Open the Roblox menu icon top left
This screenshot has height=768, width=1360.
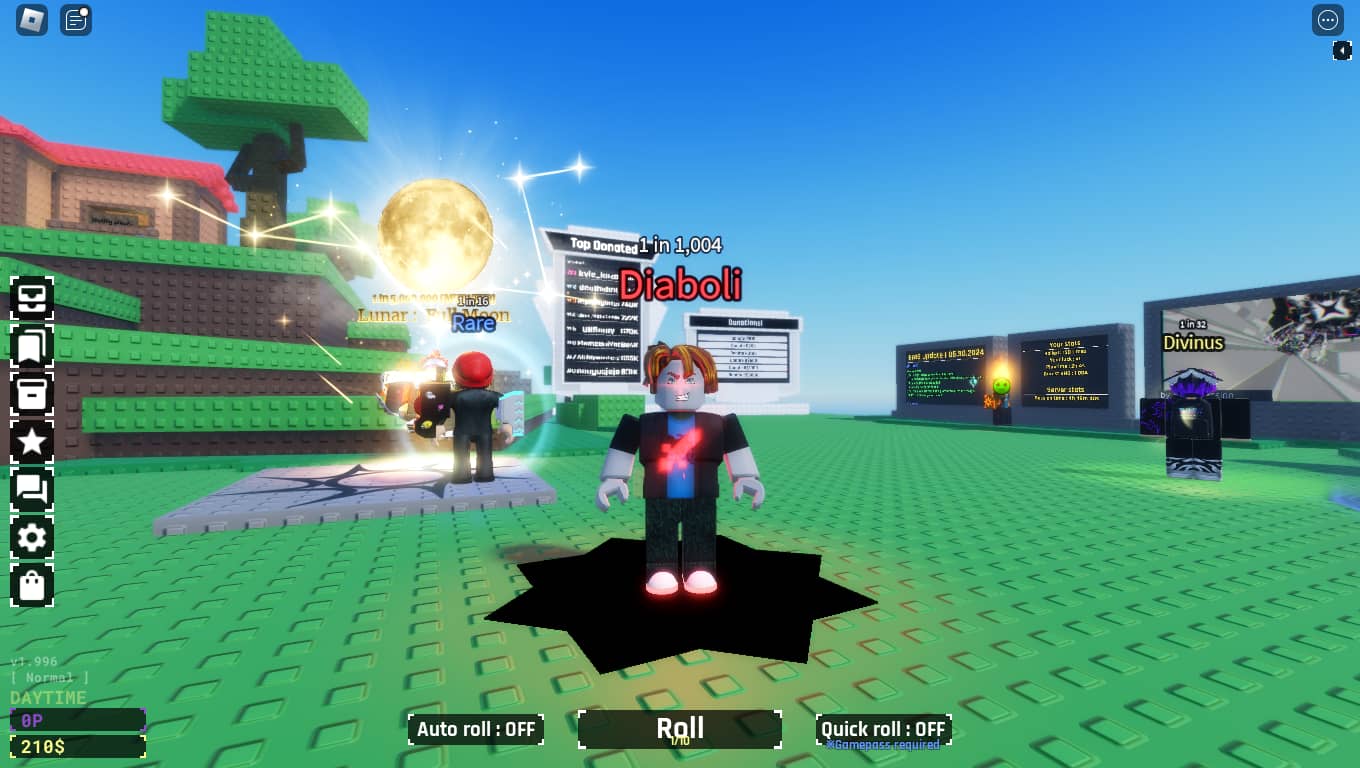click(30, 20)
